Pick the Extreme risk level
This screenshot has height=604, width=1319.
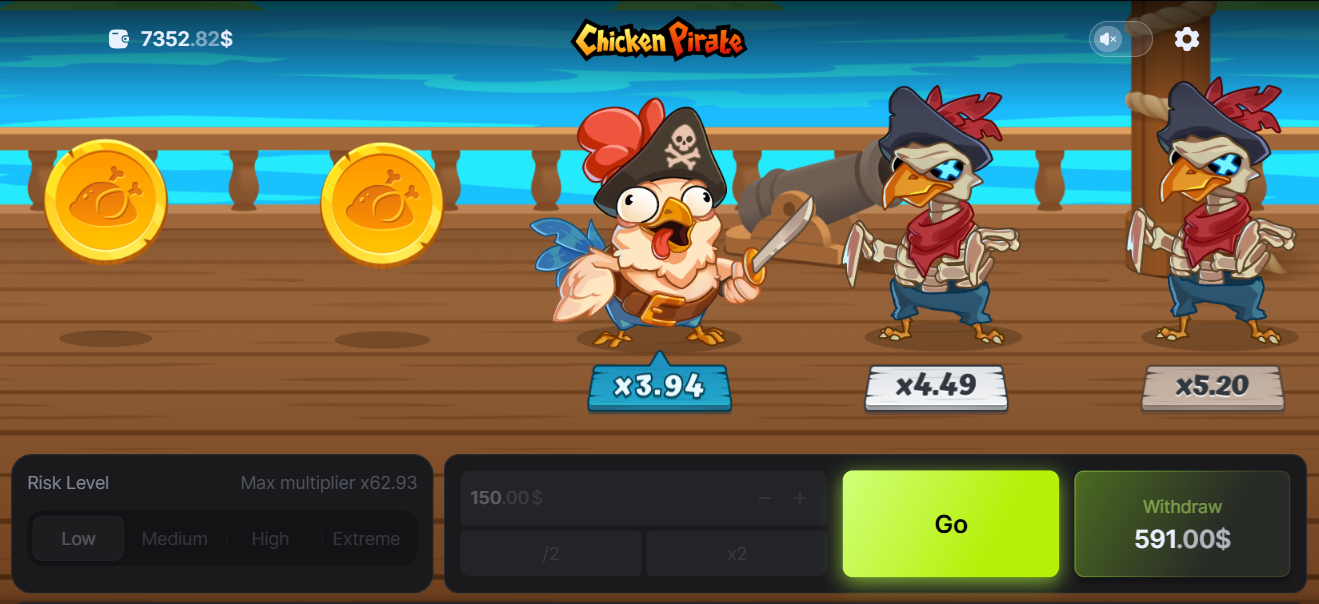click(x=366, y=539)
